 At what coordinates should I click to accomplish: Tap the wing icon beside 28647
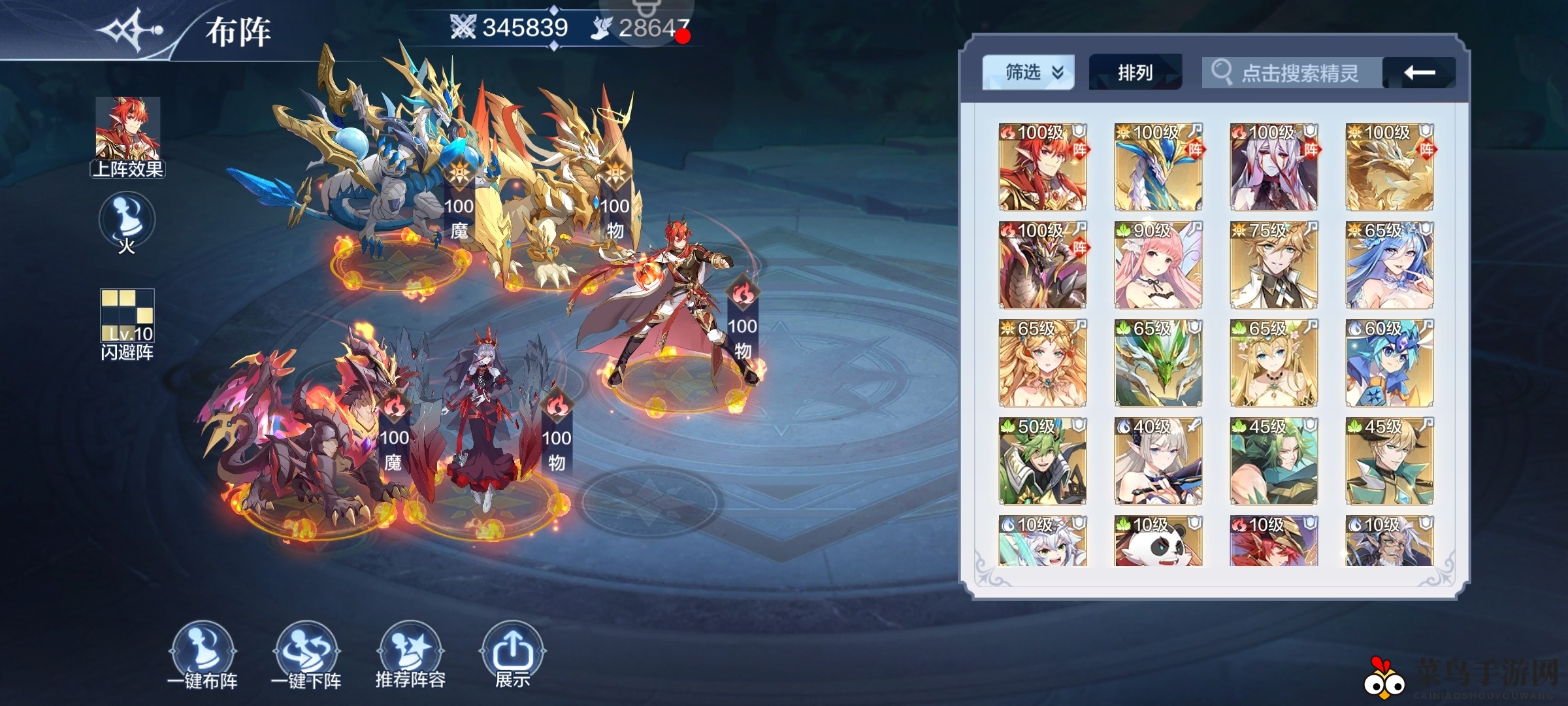point(602,28)
